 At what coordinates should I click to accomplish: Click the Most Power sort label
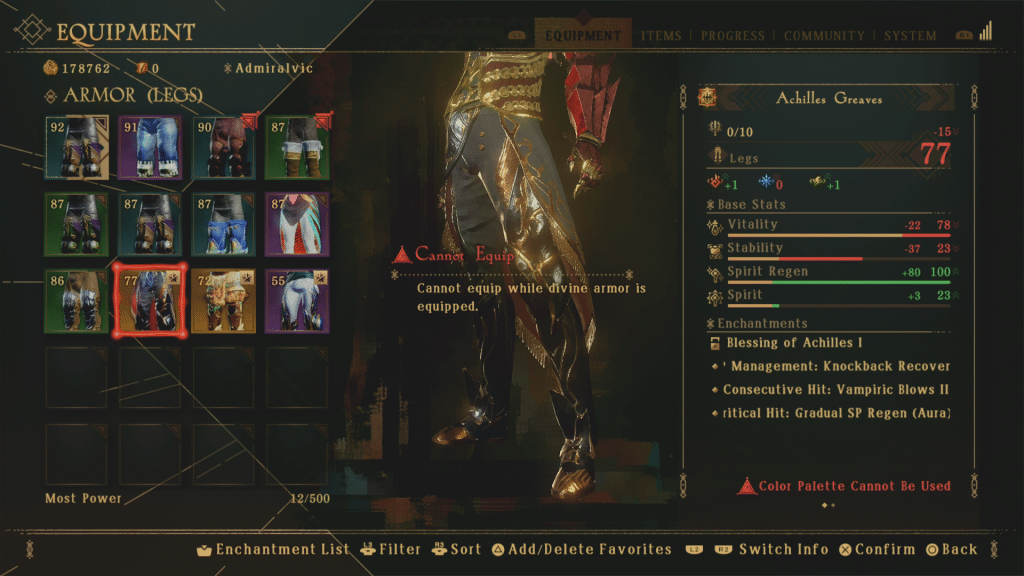(83, 498)
